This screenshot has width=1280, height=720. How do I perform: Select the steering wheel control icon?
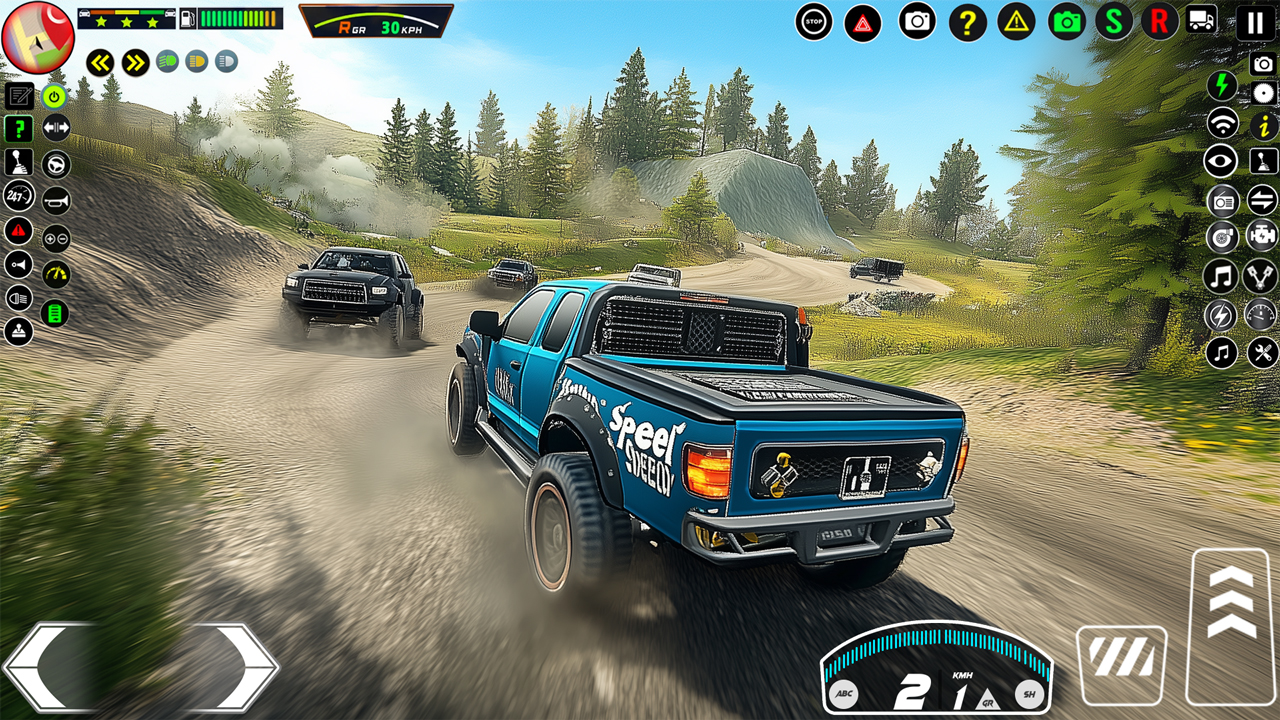pyautogui.click(x=55, y=163)
